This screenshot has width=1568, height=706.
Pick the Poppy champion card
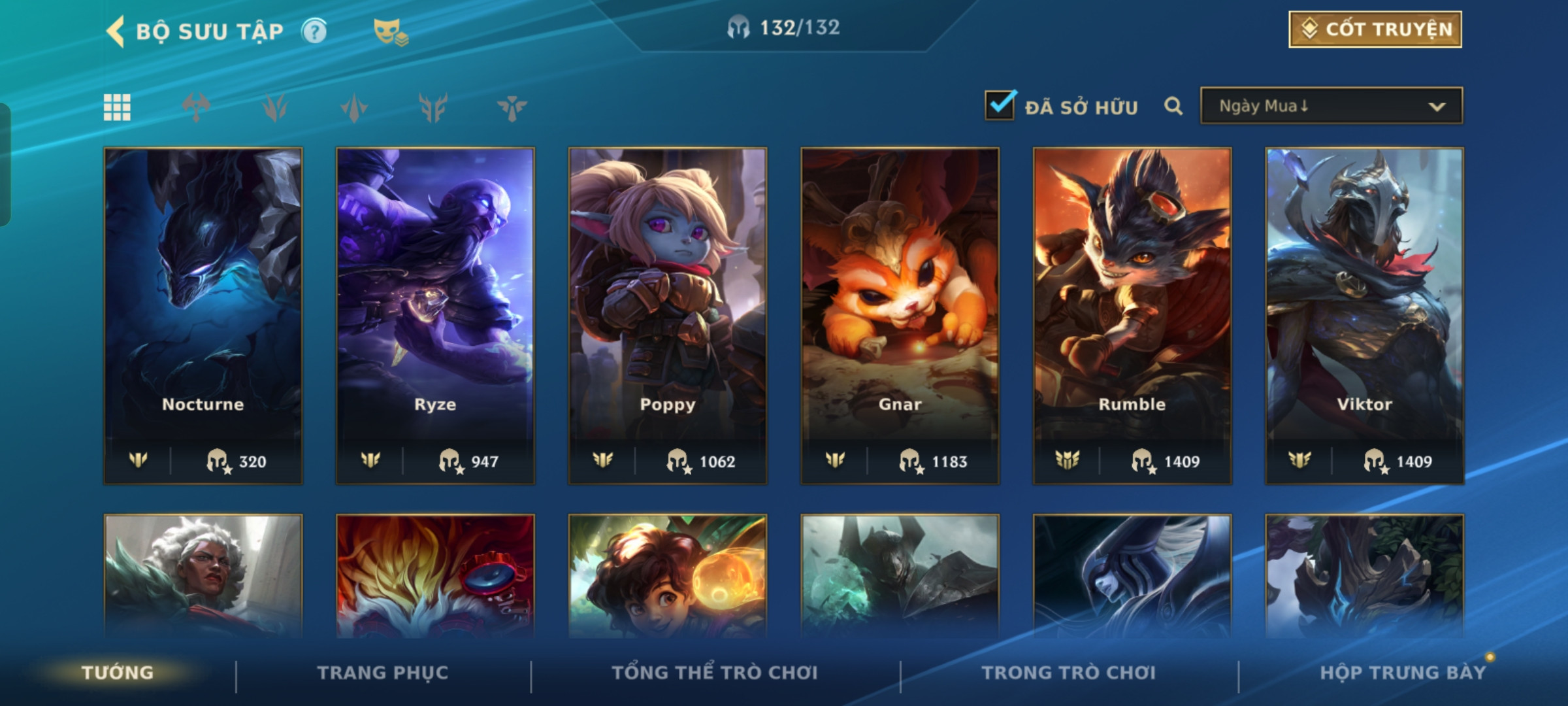(668, 315)
